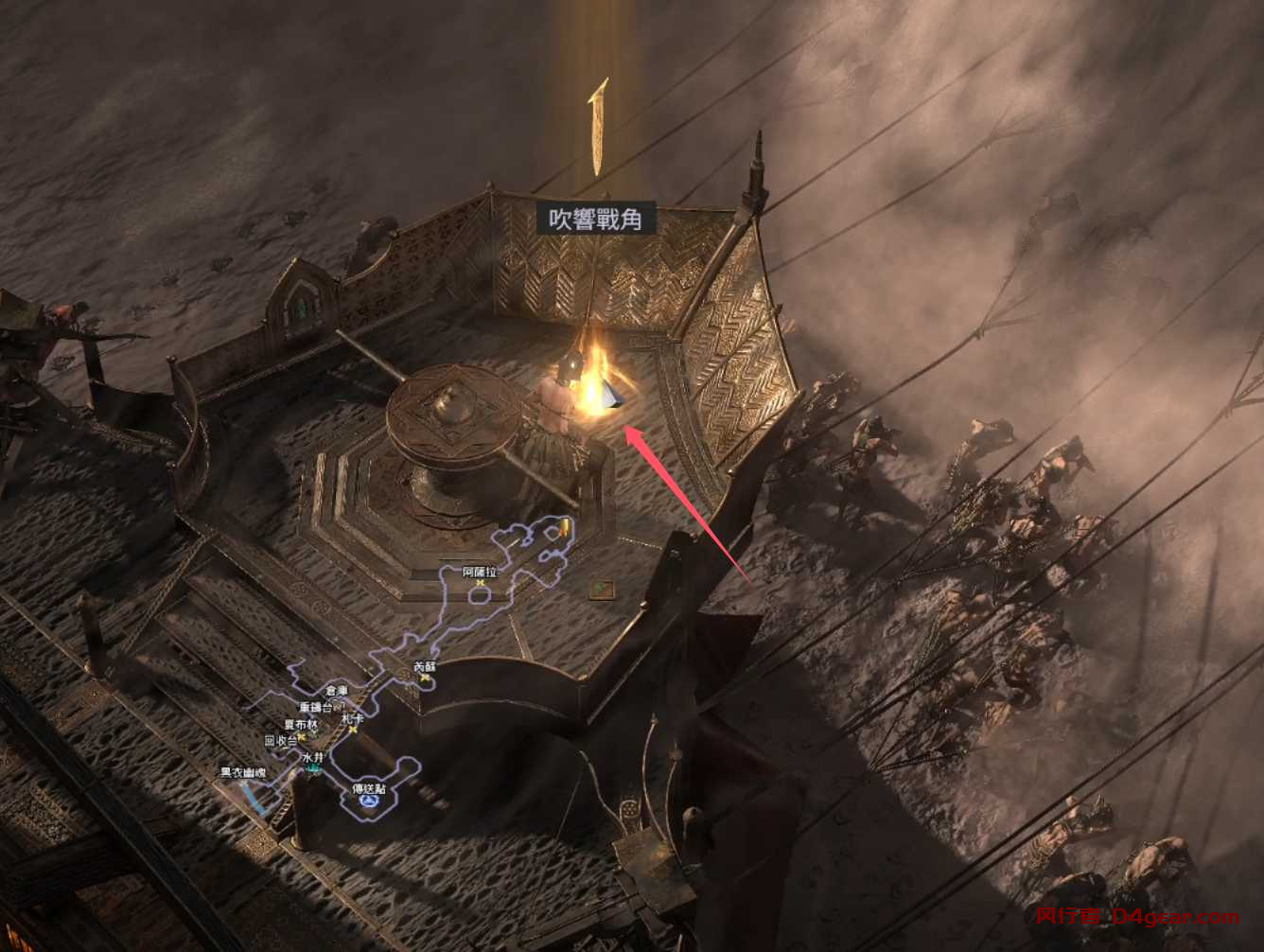Viewport: 1264px width, 952px height.
Task: Click the 倉庫 stash marker on the map
Action: (335, 691)
